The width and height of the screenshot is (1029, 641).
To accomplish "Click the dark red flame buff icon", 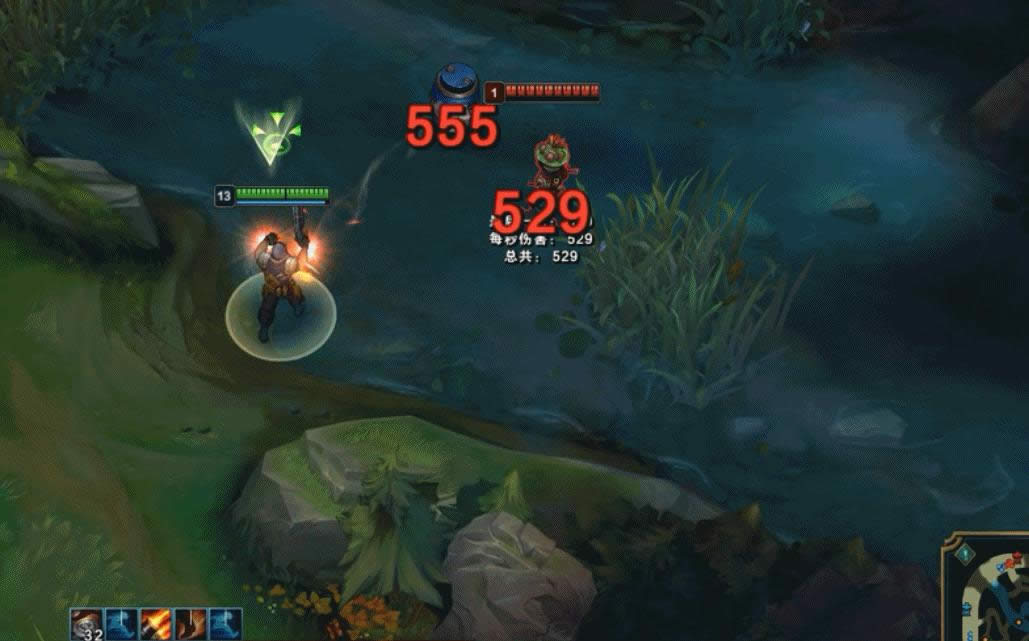I will click(190, 624).
